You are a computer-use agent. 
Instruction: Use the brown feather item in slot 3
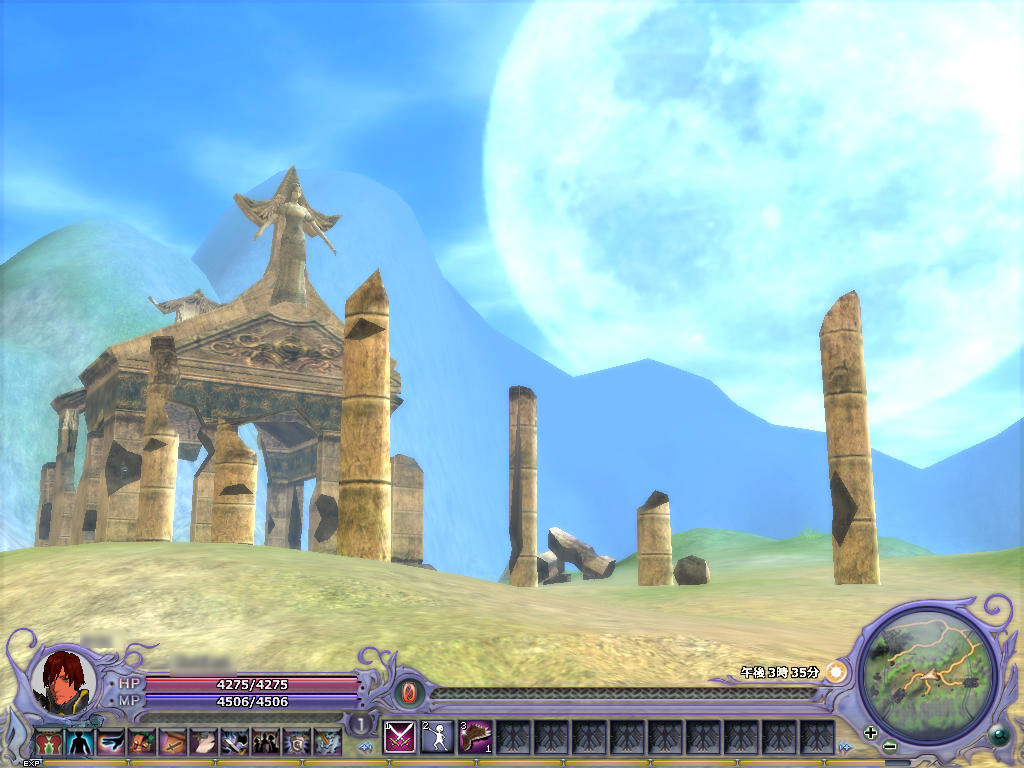tap(475, 737)
